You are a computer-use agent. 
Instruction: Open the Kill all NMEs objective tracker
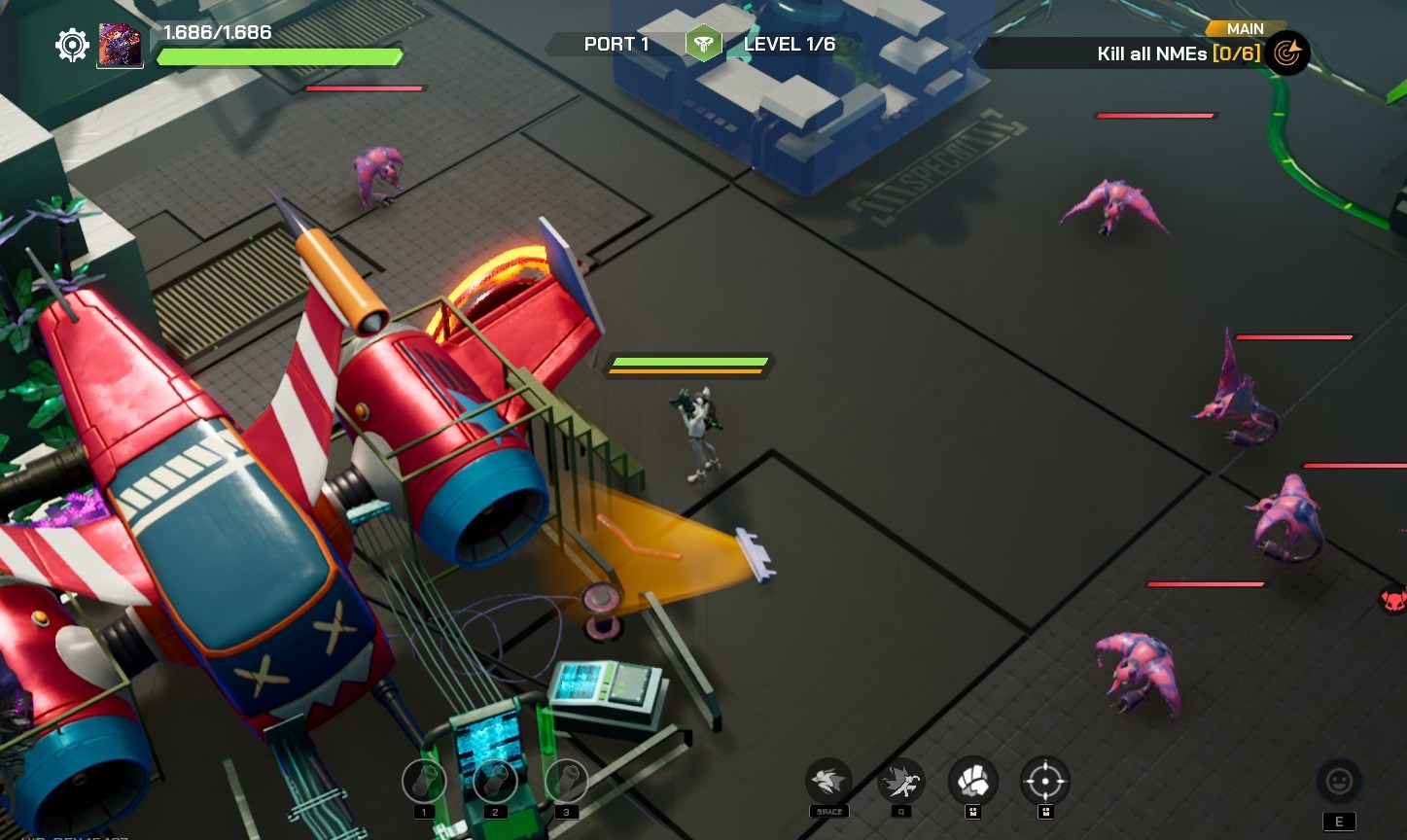click(1178, 54)
